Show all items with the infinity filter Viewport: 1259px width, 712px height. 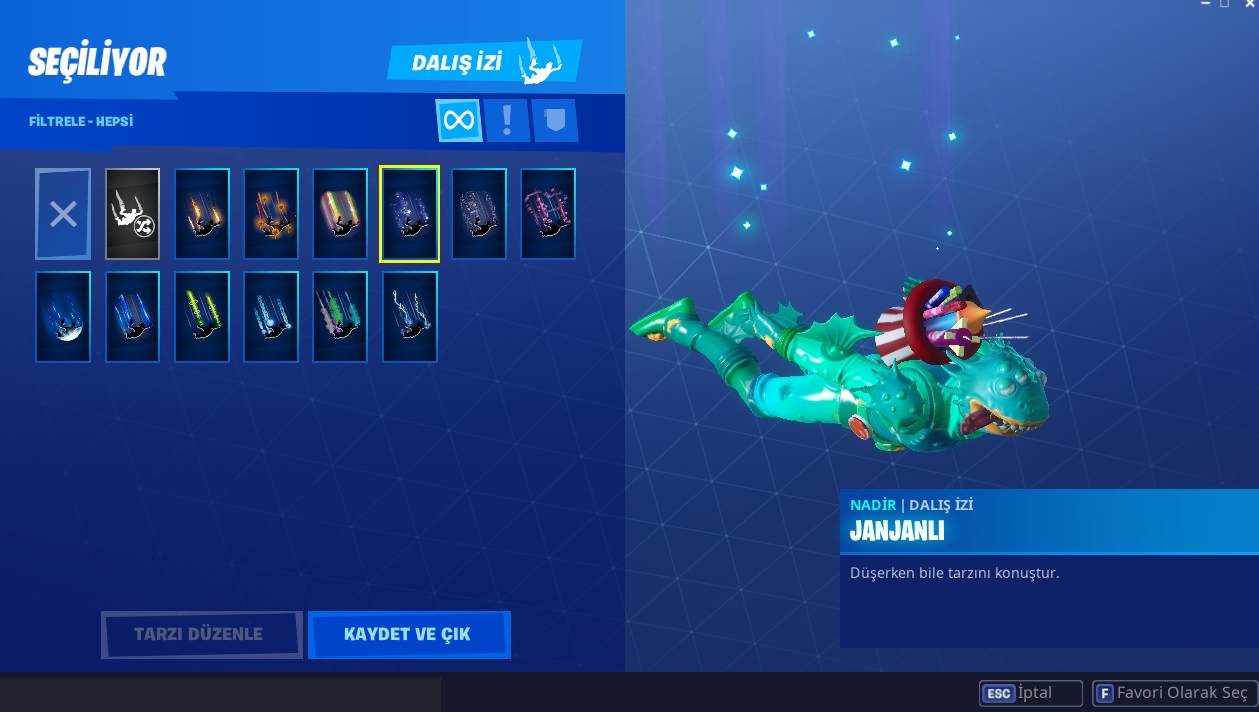pos(459,121)
